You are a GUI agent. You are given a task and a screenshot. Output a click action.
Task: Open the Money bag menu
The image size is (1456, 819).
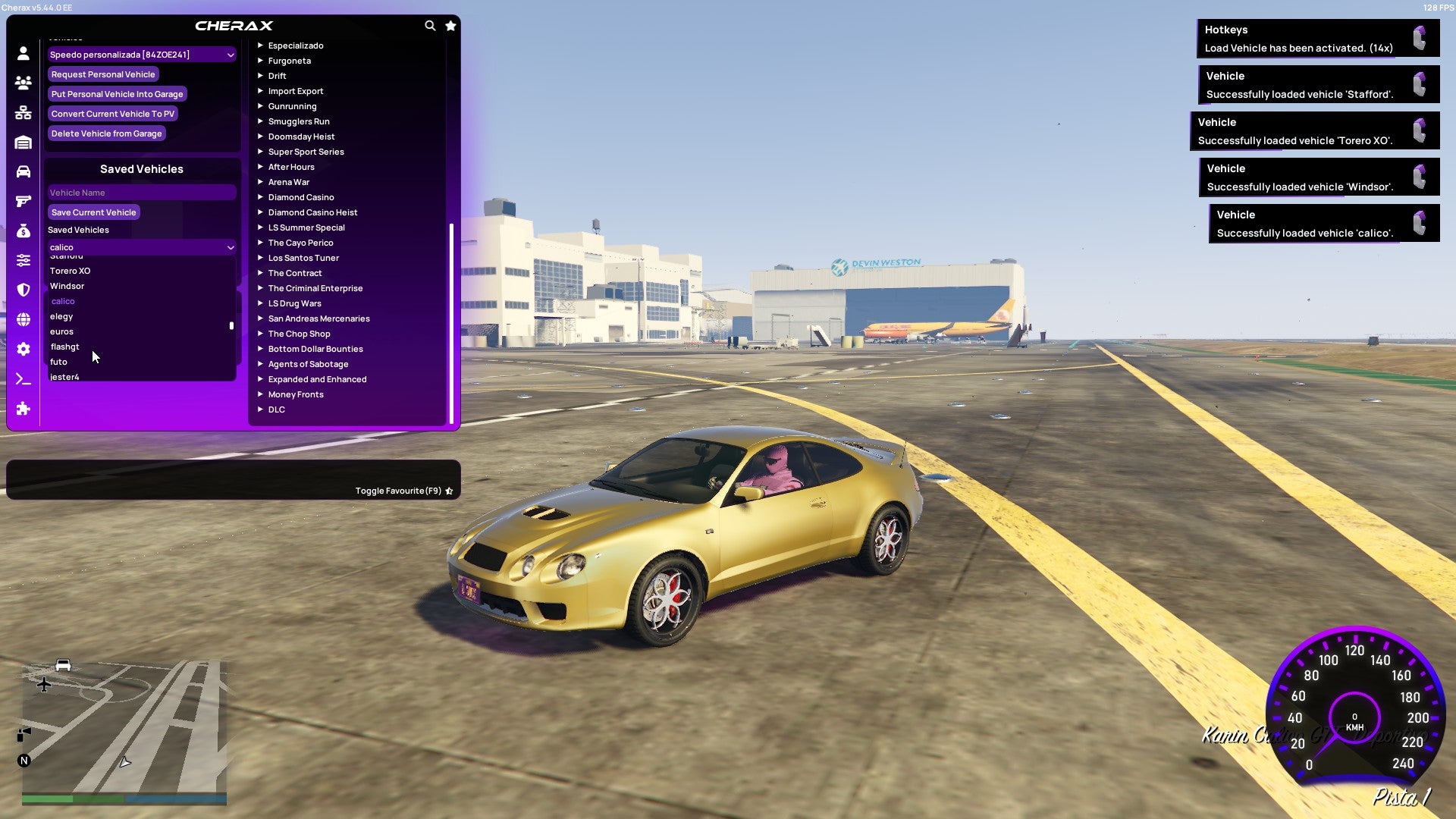23,230
